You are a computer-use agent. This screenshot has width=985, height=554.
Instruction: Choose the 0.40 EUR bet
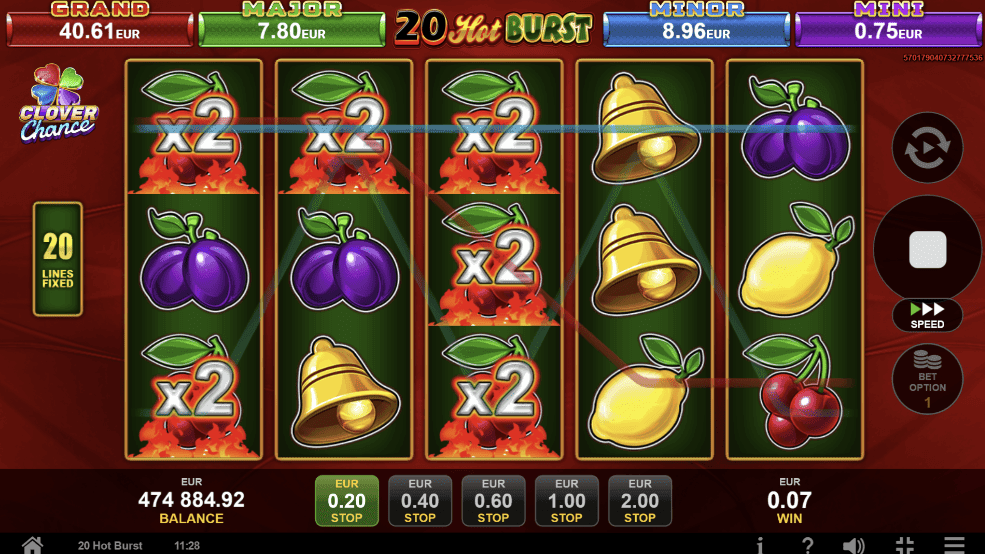[420, 500]
